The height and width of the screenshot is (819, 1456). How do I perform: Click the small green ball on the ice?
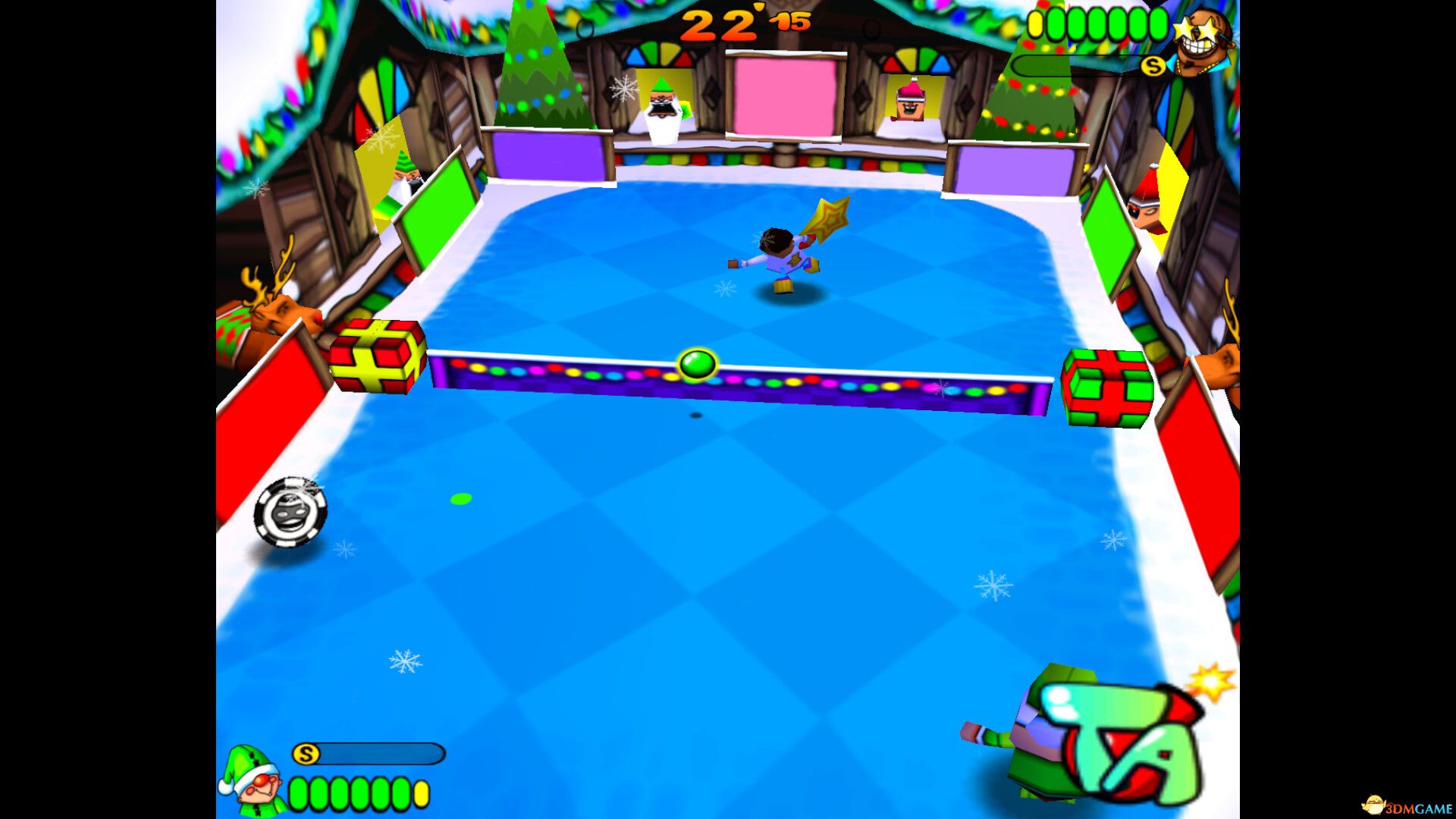pyautogui.click(x=459, y=497)
